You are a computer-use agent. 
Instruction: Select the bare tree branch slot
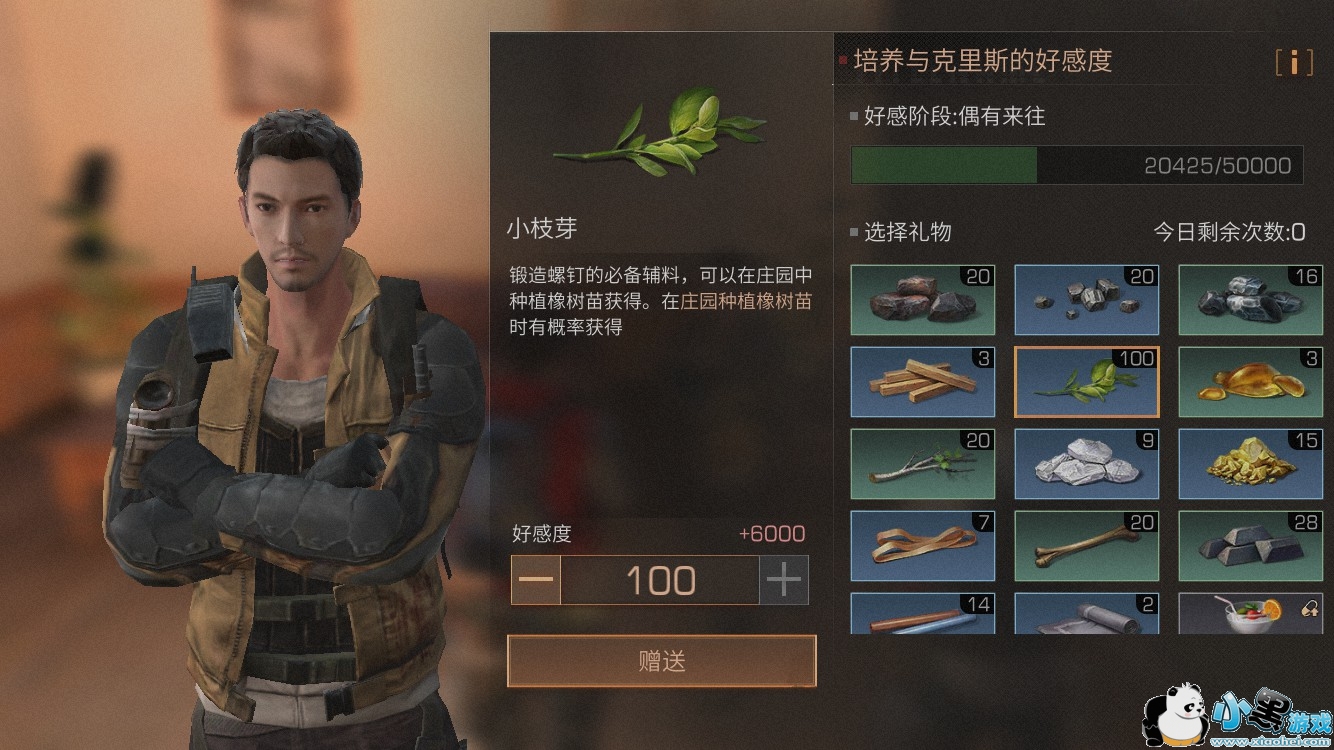923,463
